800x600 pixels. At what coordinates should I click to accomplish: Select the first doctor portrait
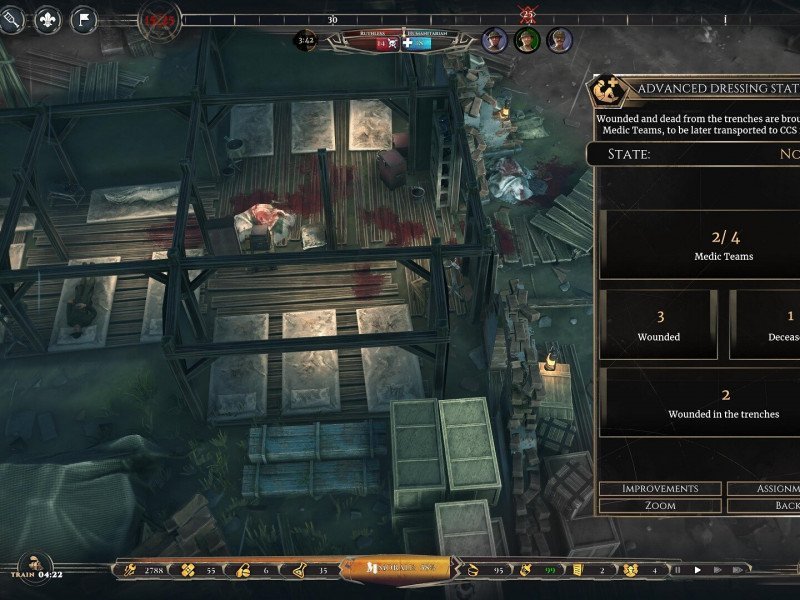(x=494, y=40)
